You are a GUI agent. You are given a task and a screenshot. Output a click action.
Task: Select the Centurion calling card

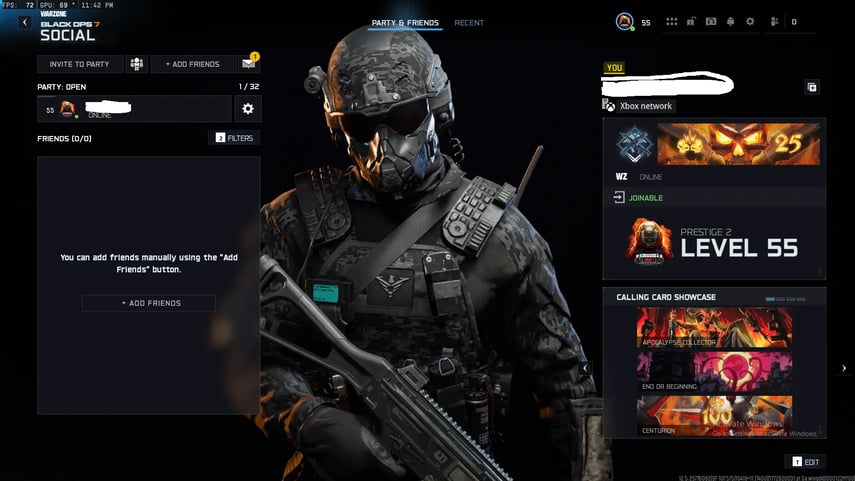click(714, 416)
